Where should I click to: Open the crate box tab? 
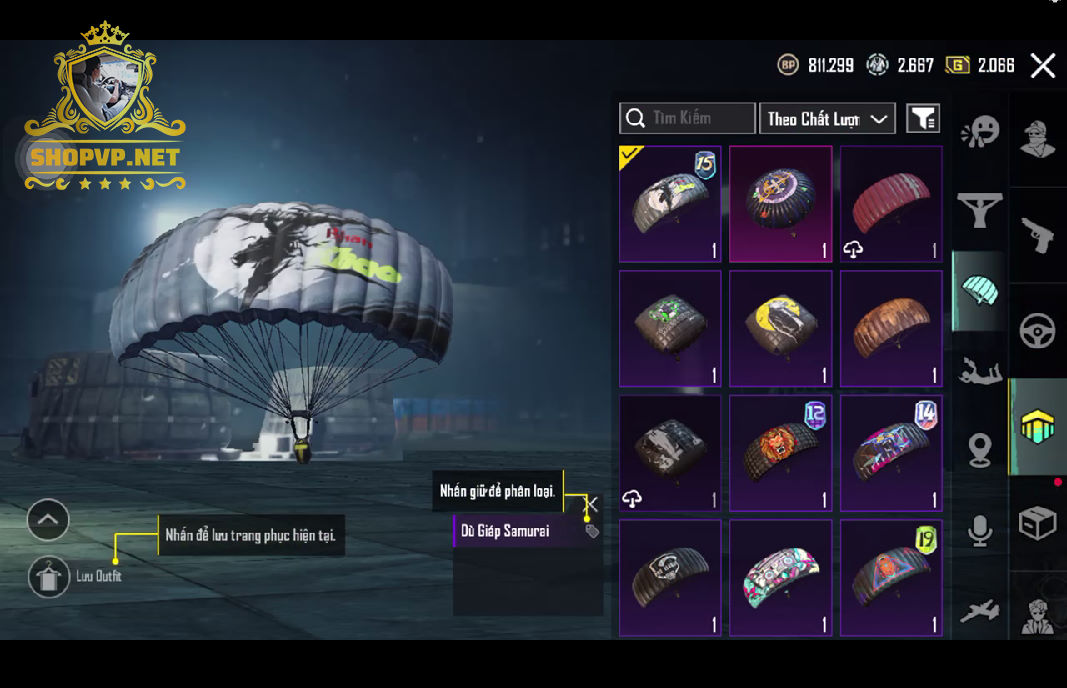point(1038,523)
